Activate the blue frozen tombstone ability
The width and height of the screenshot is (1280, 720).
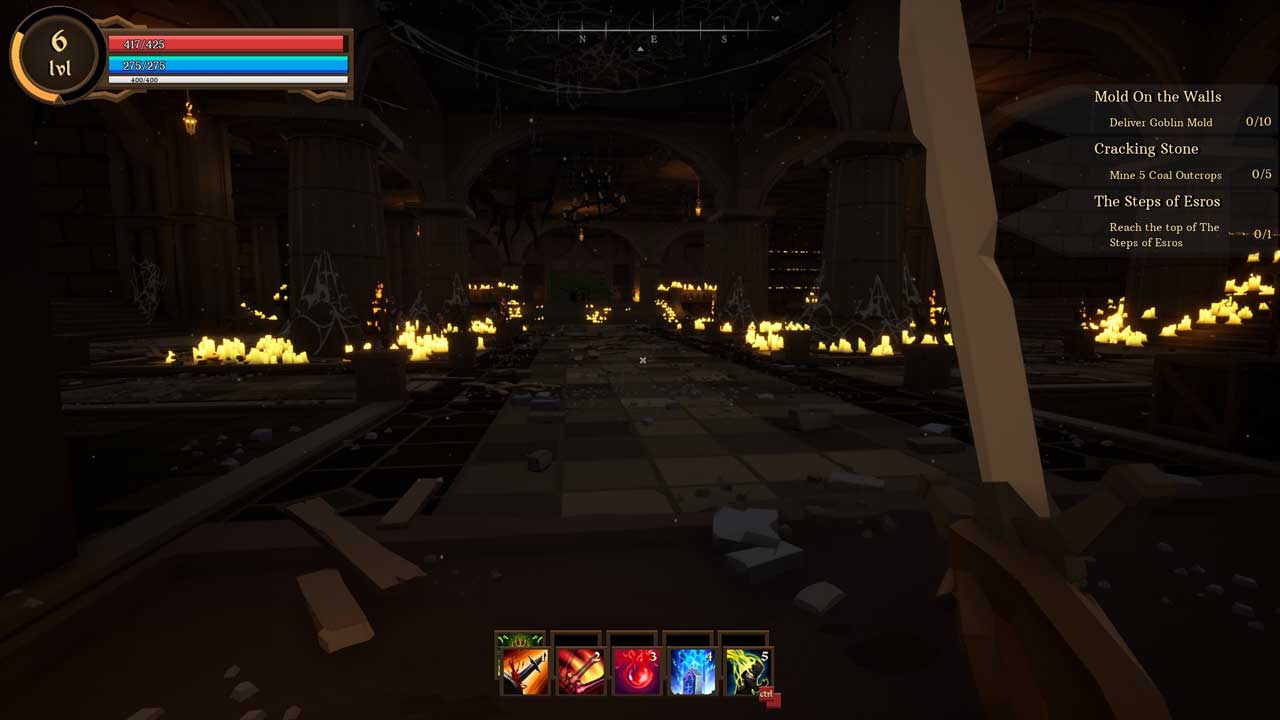(691, 671)
